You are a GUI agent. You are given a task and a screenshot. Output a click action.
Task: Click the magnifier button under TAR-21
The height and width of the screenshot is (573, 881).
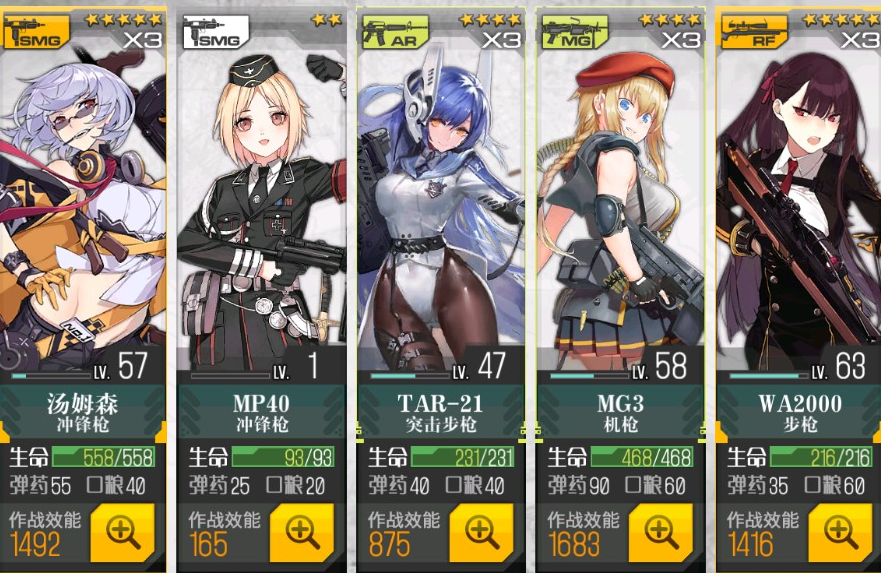coord(481,532)
